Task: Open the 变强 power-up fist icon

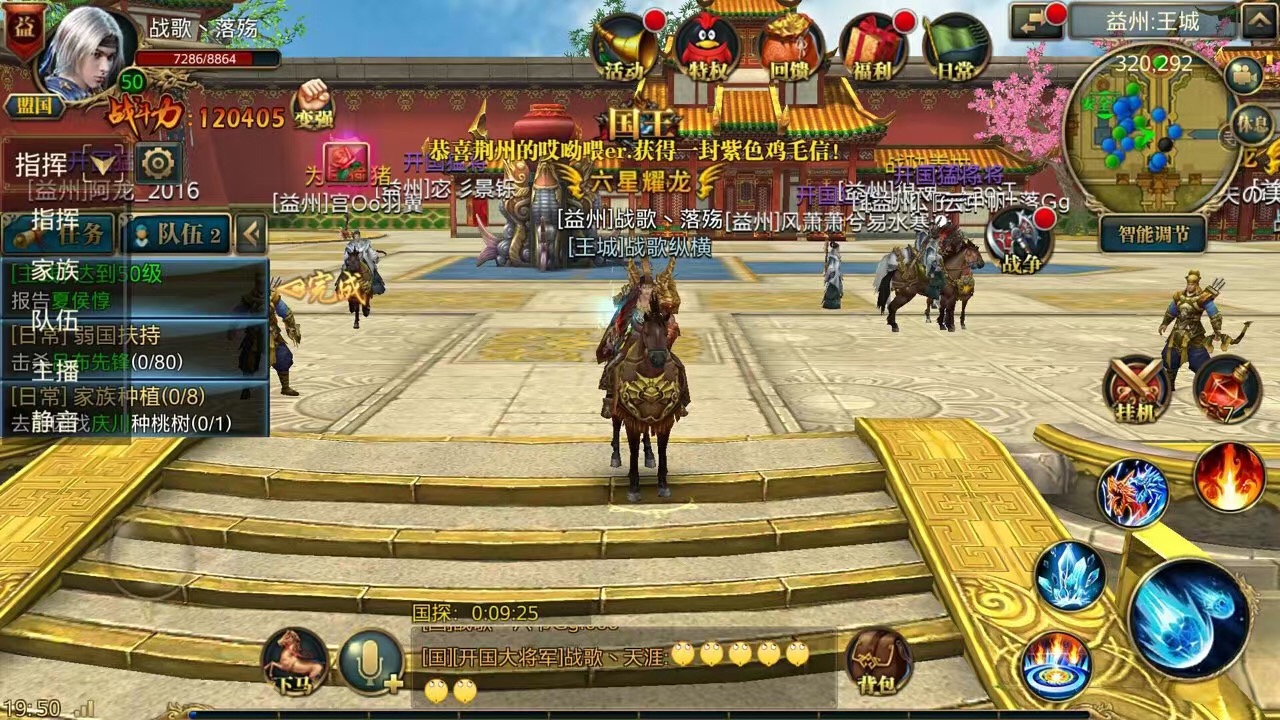Action: click(x=312, y=103)
